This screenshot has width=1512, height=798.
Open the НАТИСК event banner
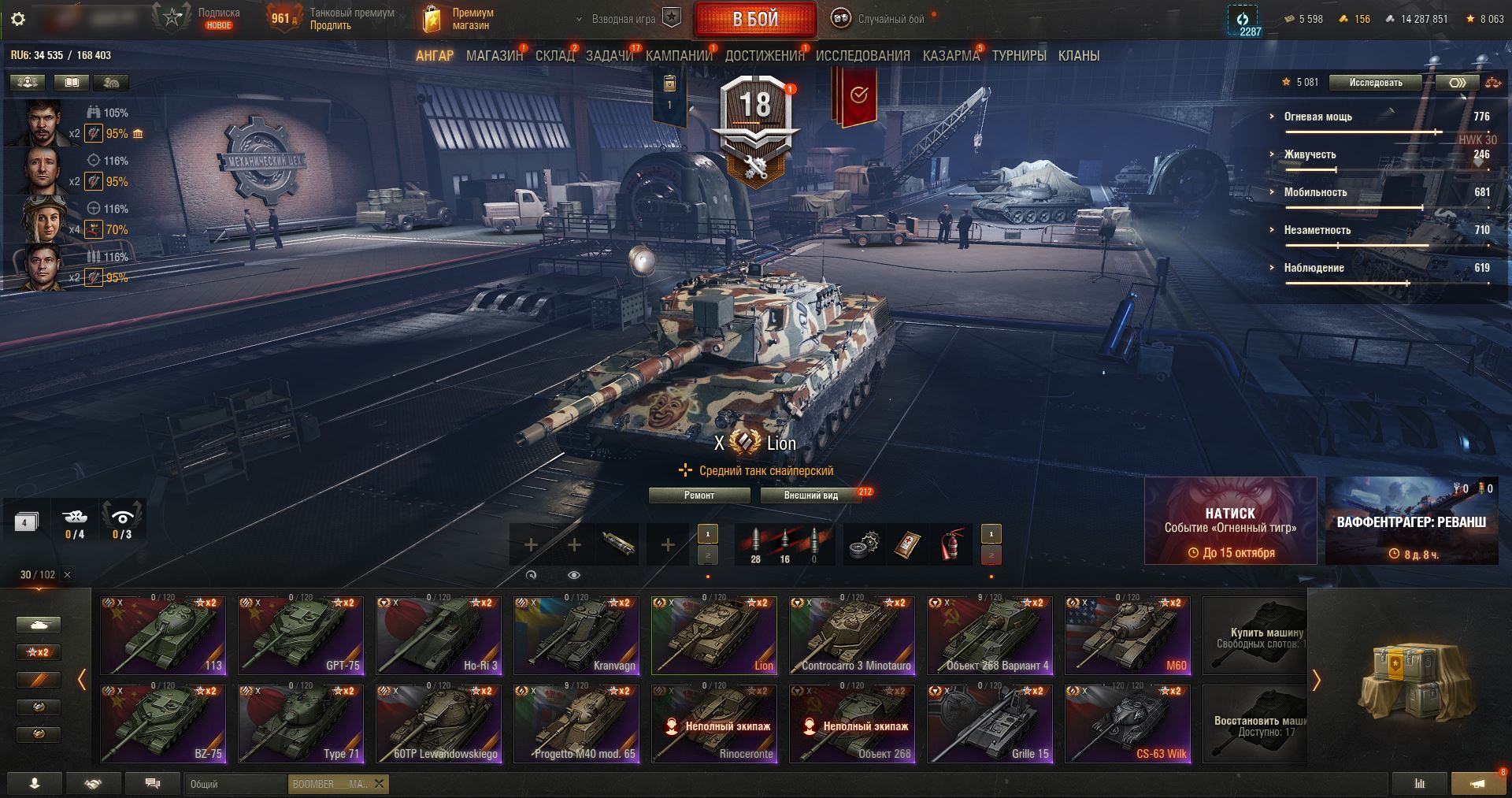click(x=1230, y=521)
